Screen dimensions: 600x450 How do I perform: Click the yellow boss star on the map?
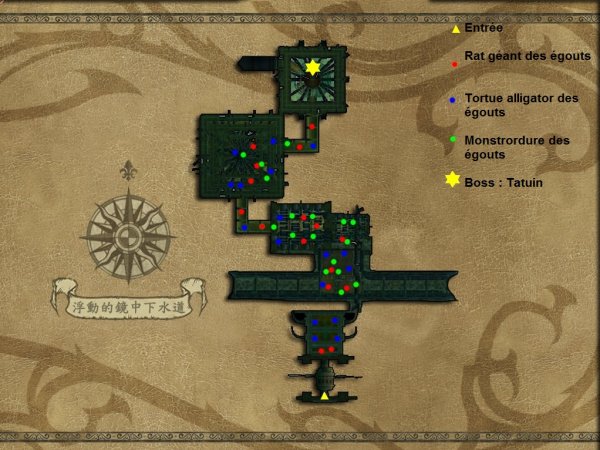(313, 68)
